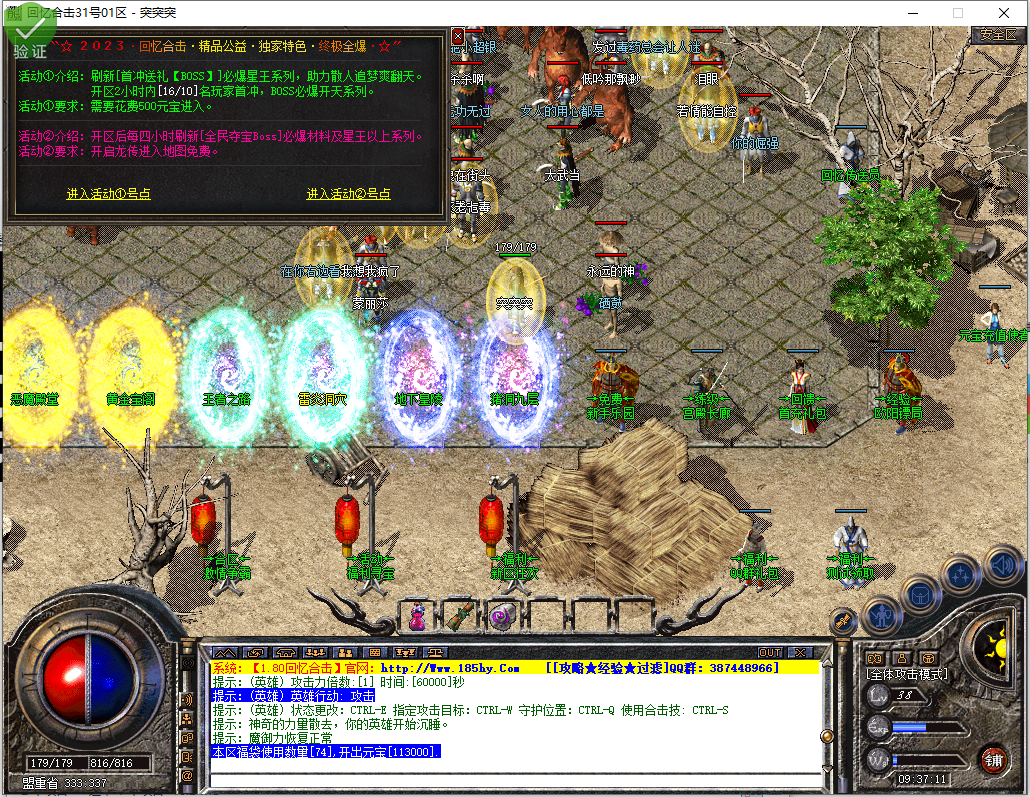Toggle the sound speaker round button
The height and width of the screenshot is (797, 1030).
coord(1001,567)
